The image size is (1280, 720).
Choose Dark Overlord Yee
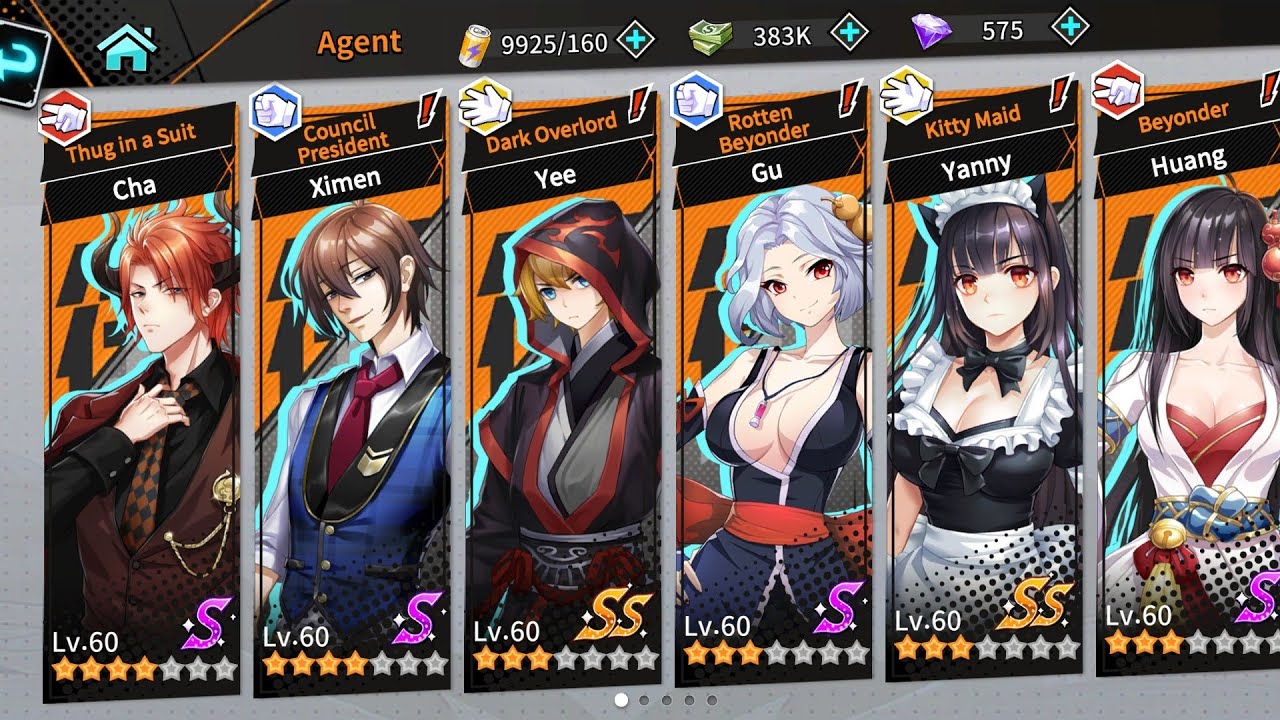(562, 420)
